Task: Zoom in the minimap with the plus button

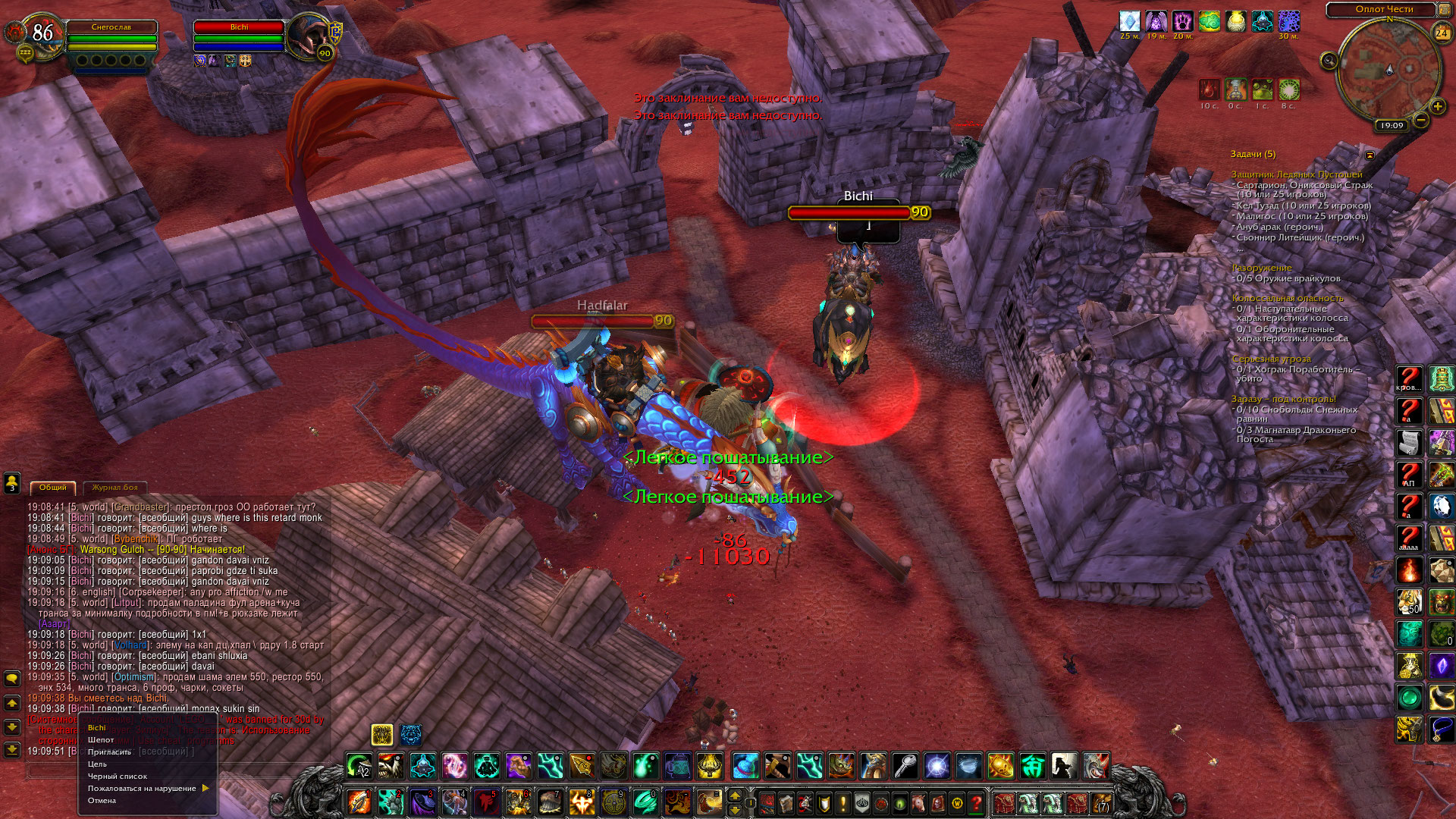Action: coord(1437,107)
